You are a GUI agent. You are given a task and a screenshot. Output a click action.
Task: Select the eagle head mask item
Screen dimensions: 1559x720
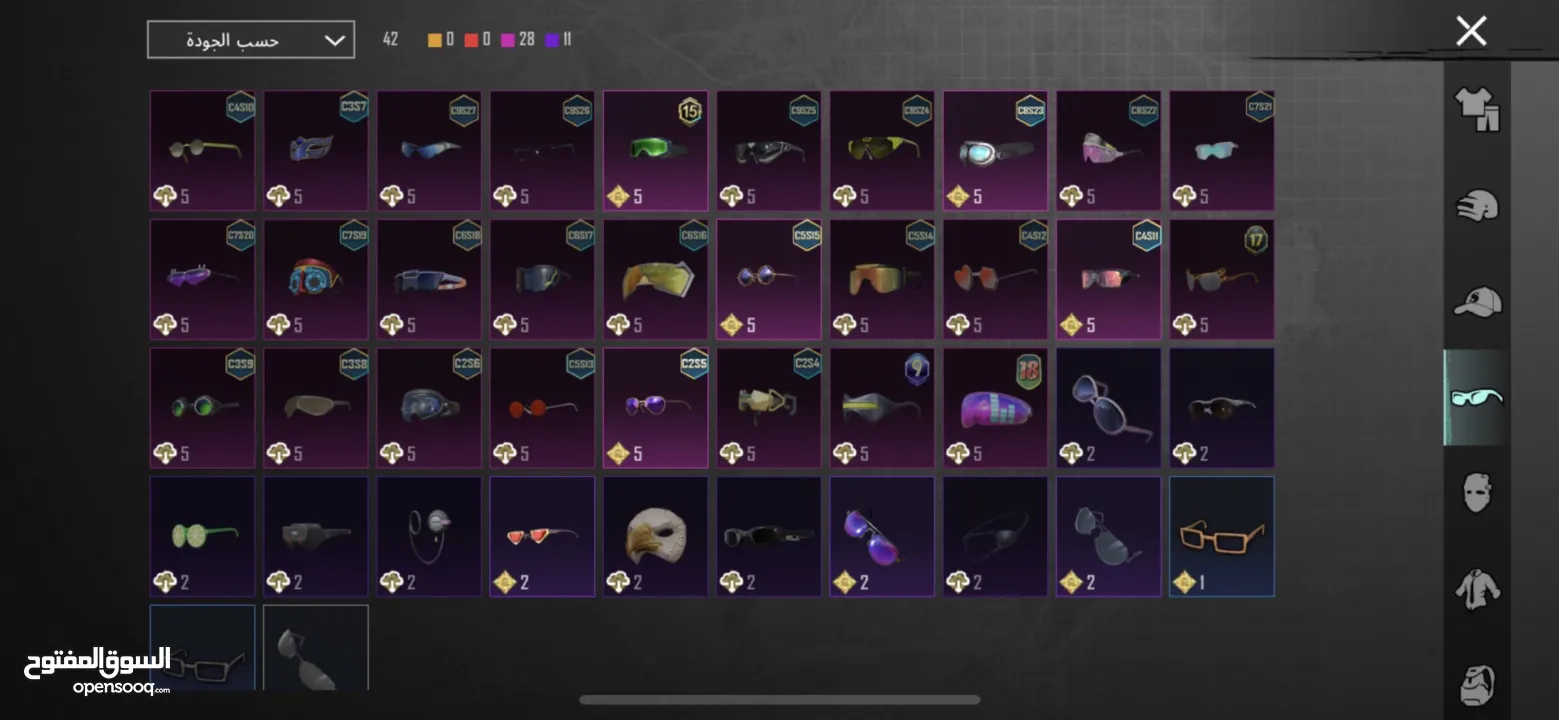click(x=655, y=536)
